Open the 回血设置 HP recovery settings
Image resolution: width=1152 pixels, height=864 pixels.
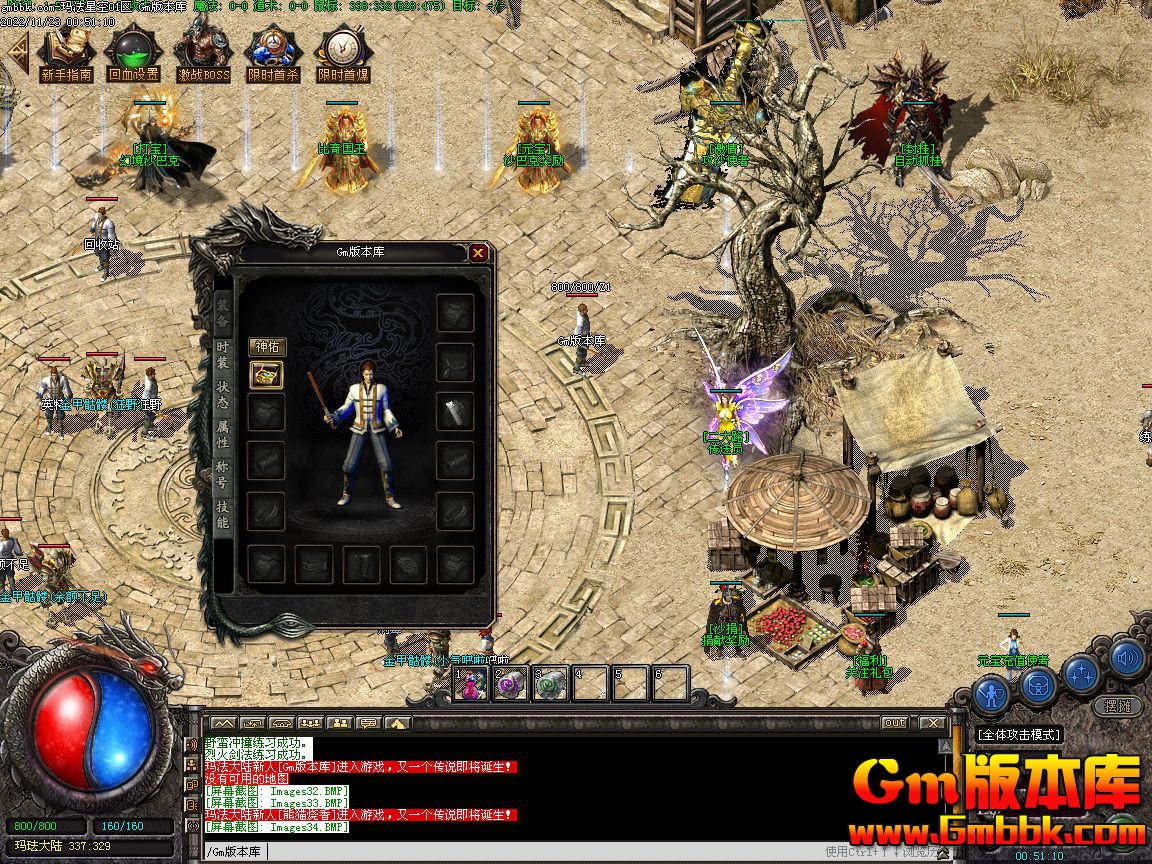(x=133, y=54)
